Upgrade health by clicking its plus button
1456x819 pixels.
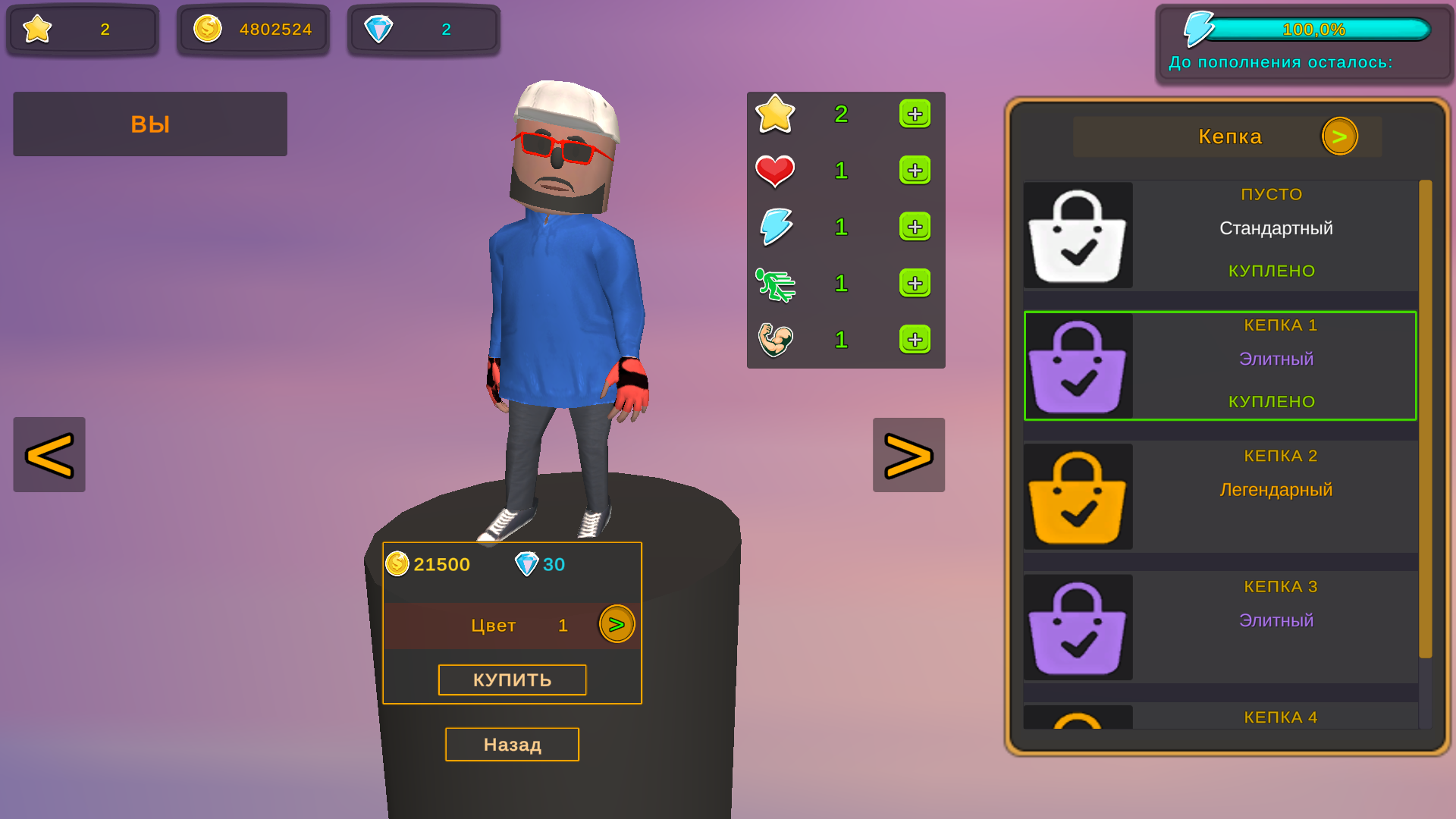tap(915, 171)
